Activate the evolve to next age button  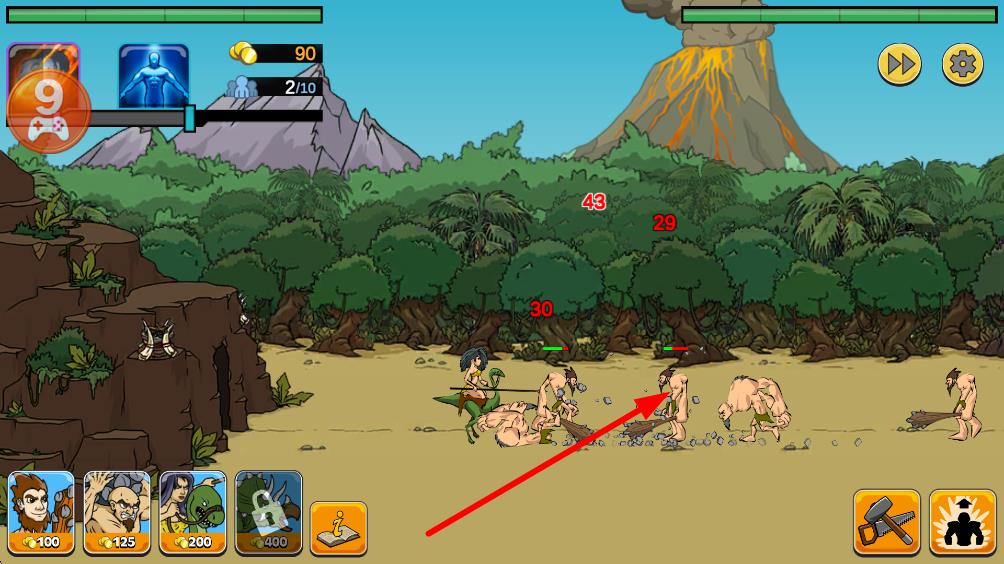tap(962, 521)
